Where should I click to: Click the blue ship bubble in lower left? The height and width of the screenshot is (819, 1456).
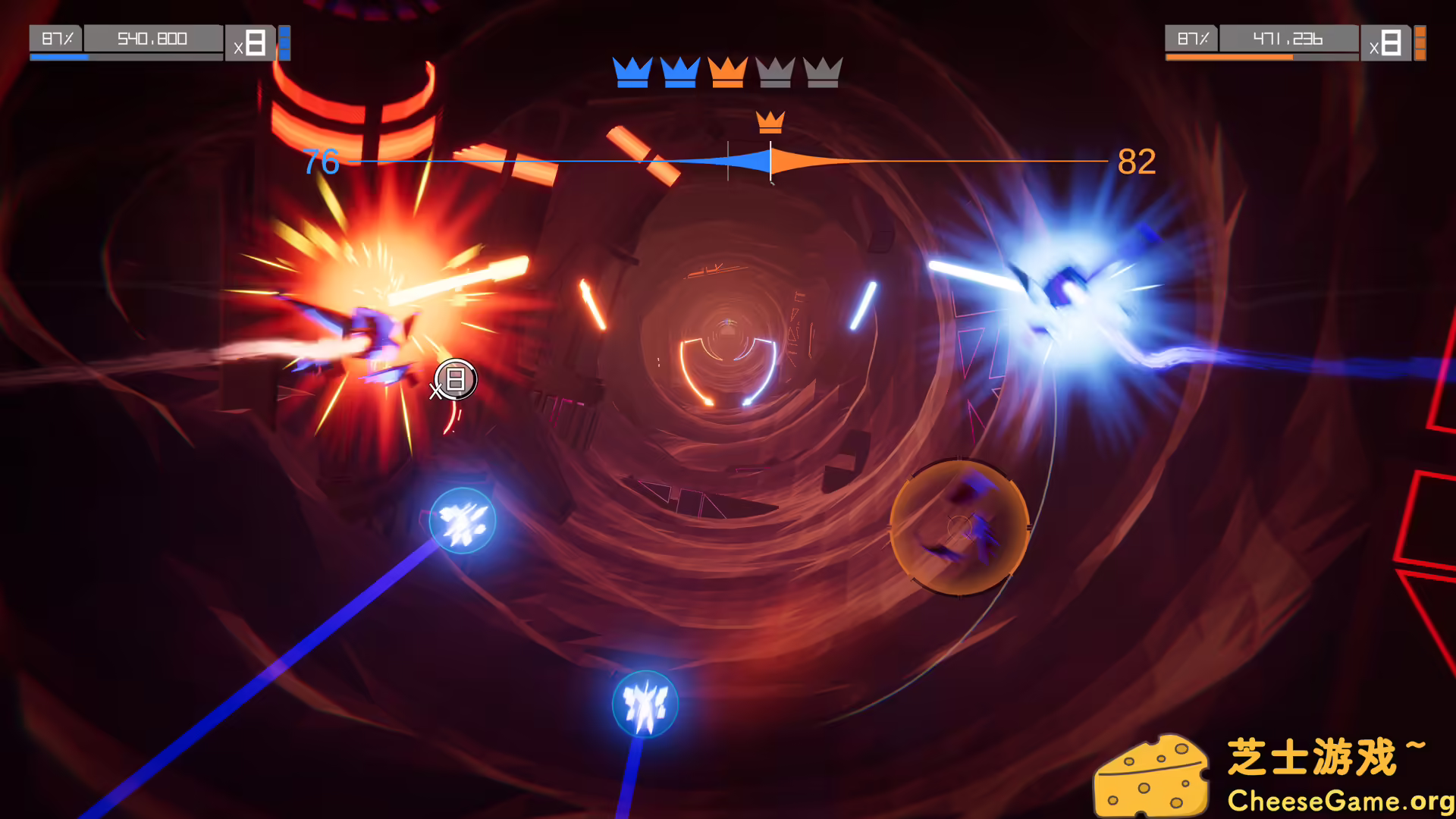(461, 519)
